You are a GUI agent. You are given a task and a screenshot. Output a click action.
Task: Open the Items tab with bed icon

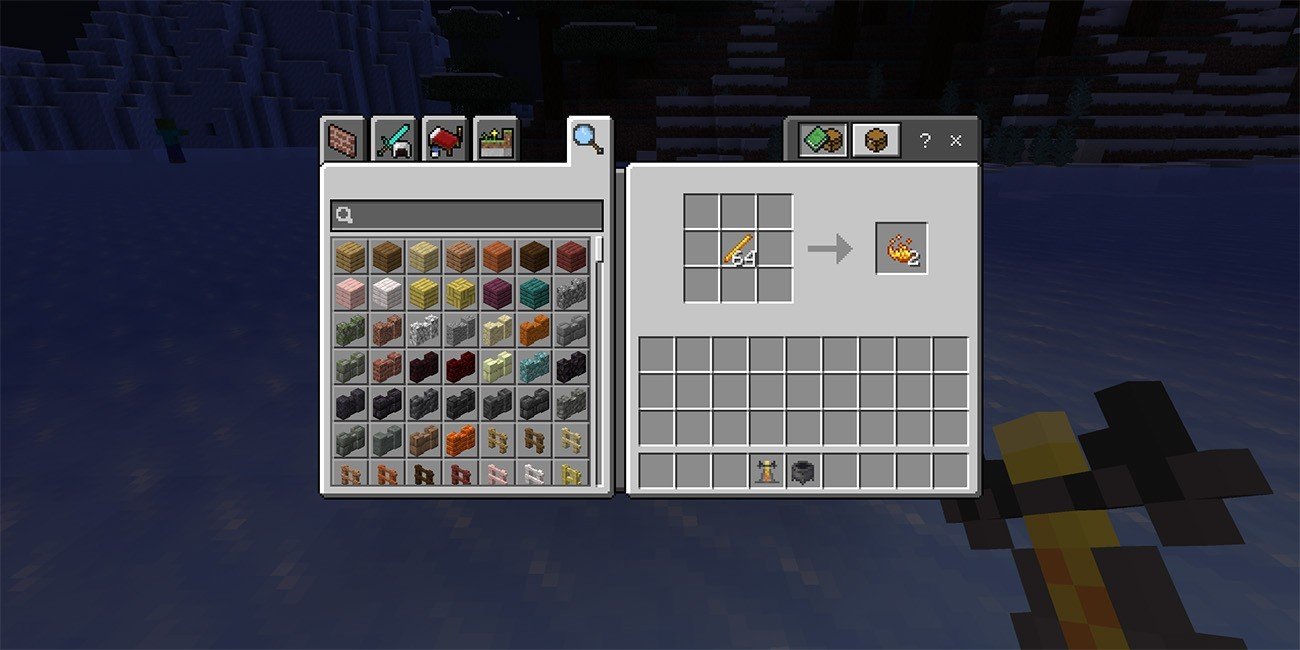tap(445, 141)
